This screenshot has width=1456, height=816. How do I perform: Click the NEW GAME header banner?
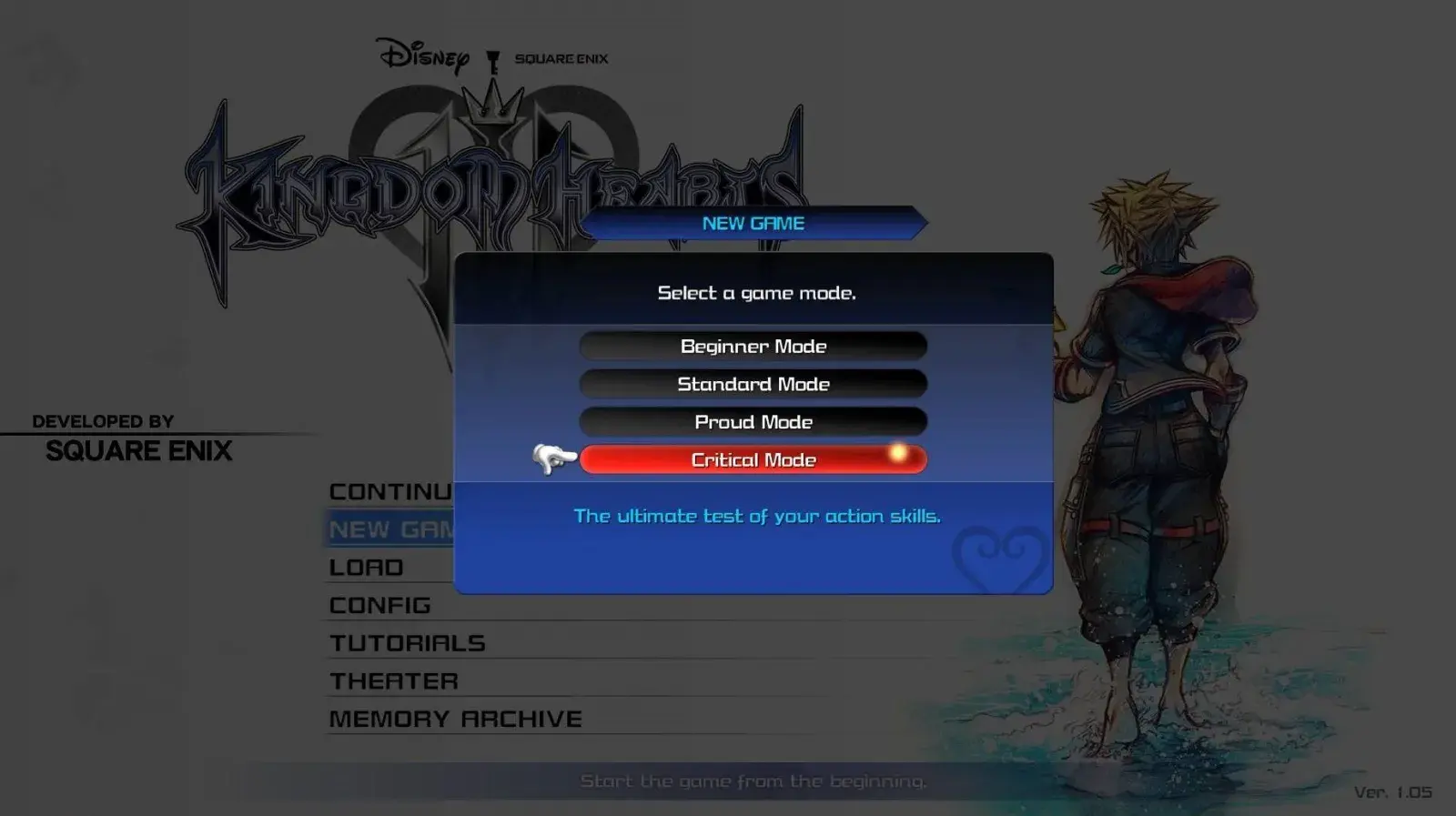tap(753, 222)
